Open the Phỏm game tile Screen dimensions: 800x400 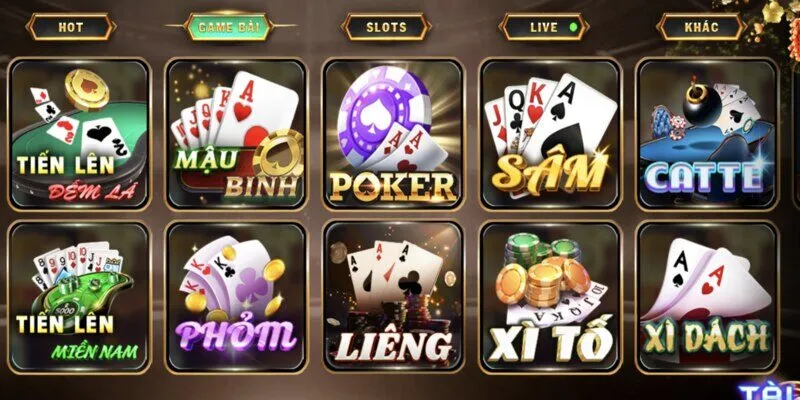pos(236,297)
